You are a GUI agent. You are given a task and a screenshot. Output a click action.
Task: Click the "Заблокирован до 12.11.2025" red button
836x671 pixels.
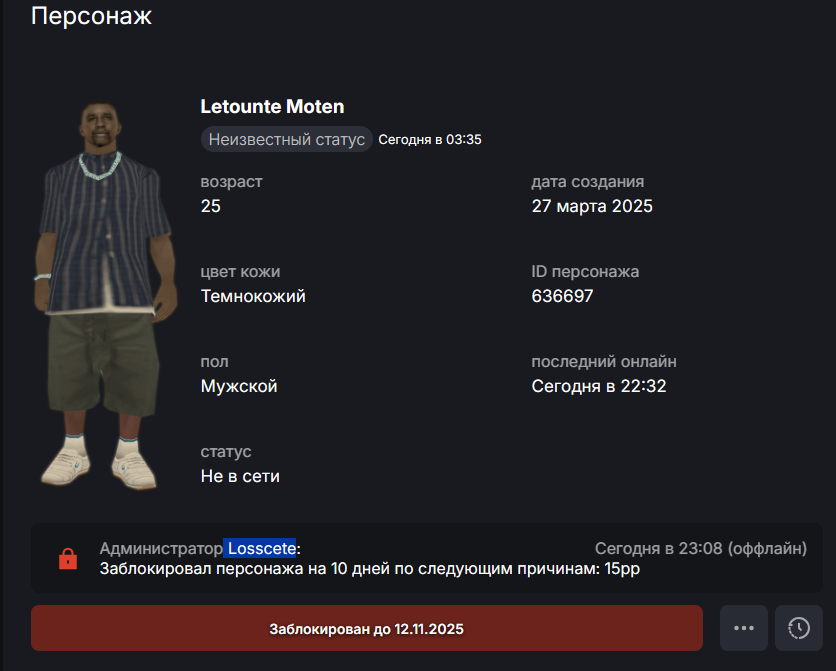pos(366,629)
